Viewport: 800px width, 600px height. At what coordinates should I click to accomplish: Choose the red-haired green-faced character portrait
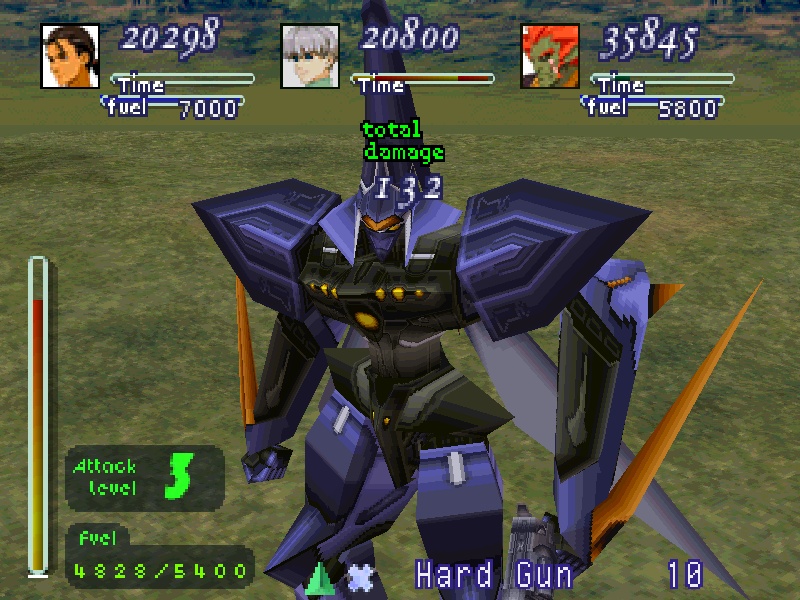click(550, 55)
